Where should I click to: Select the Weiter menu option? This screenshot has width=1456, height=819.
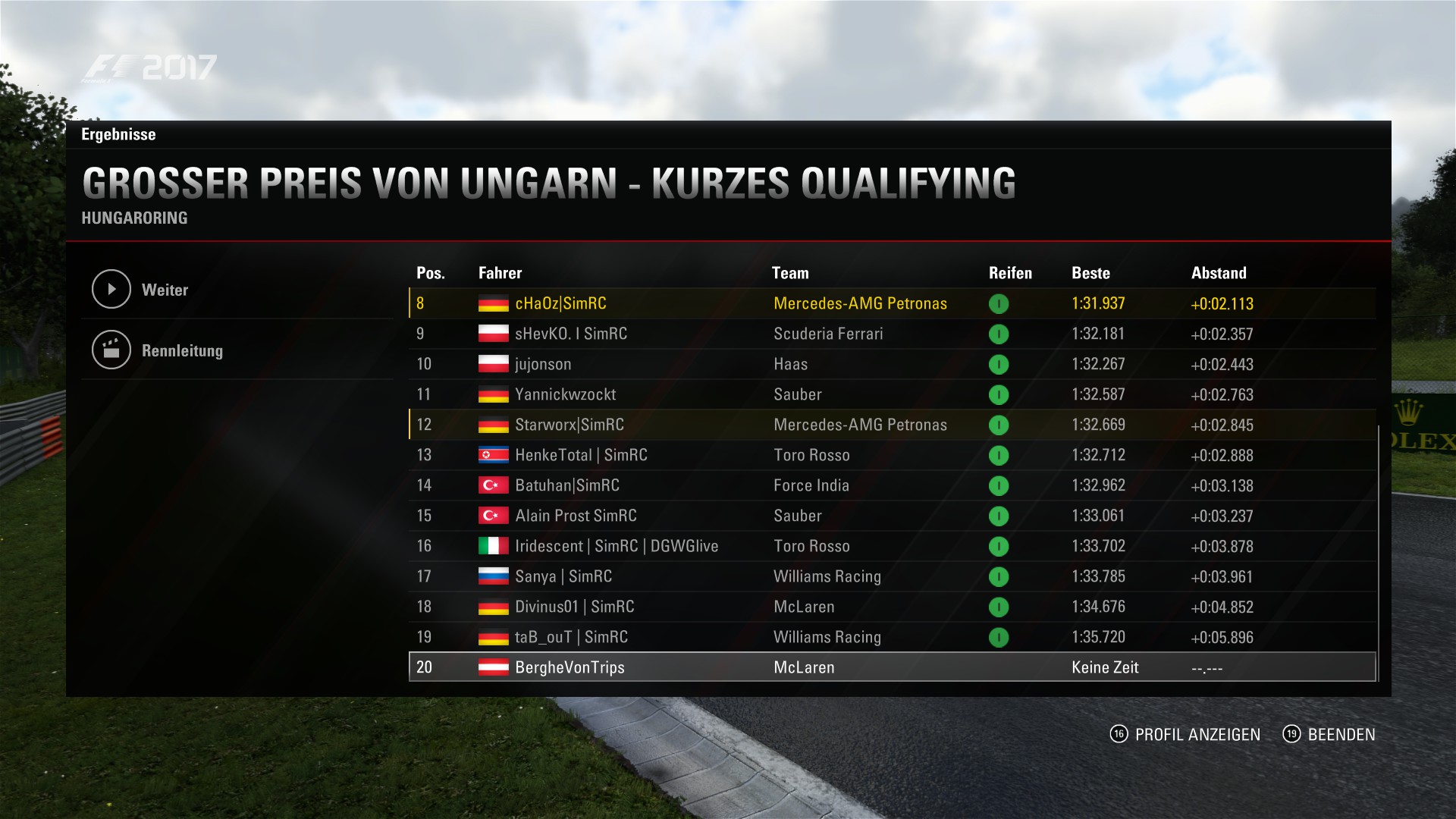click(x=165, y=290)
